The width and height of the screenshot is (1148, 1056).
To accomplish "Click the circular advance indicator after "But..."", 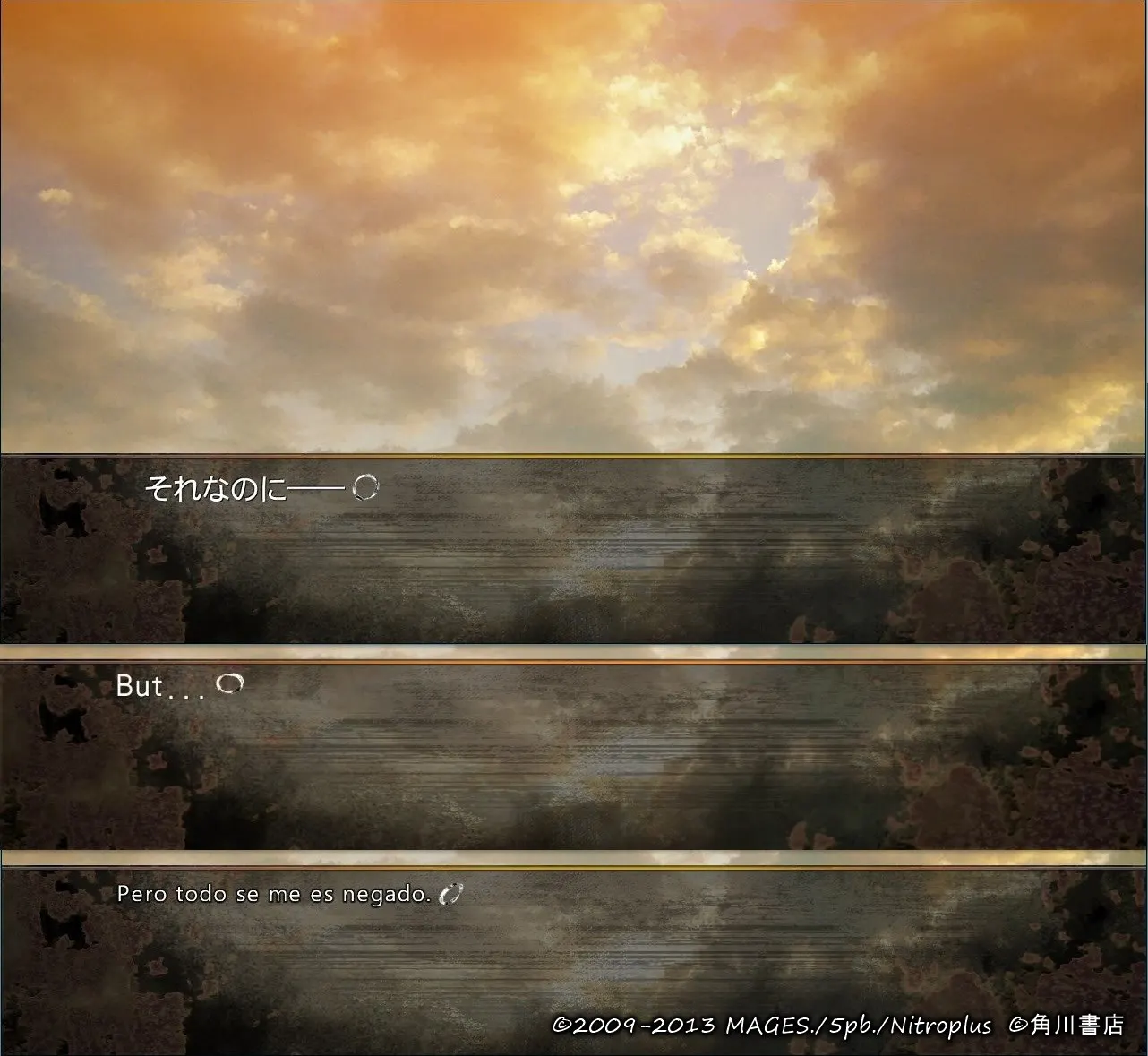I will (x=231, y=685).
